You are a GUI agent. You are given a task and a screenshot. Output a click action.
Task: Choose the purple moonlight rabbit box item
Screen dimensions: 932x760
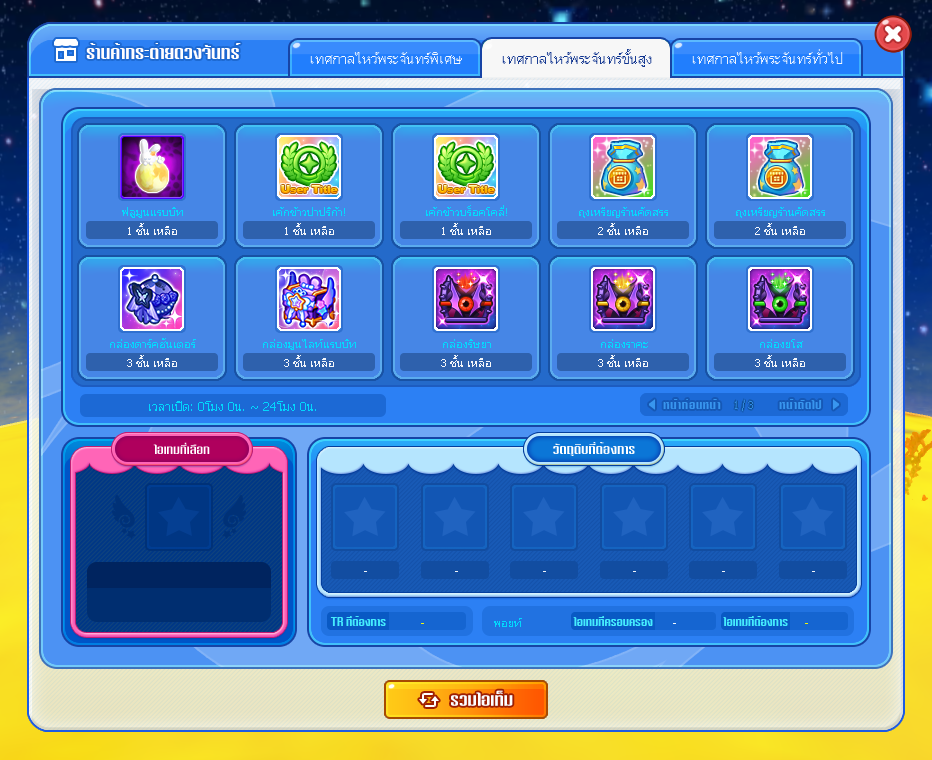309,300
